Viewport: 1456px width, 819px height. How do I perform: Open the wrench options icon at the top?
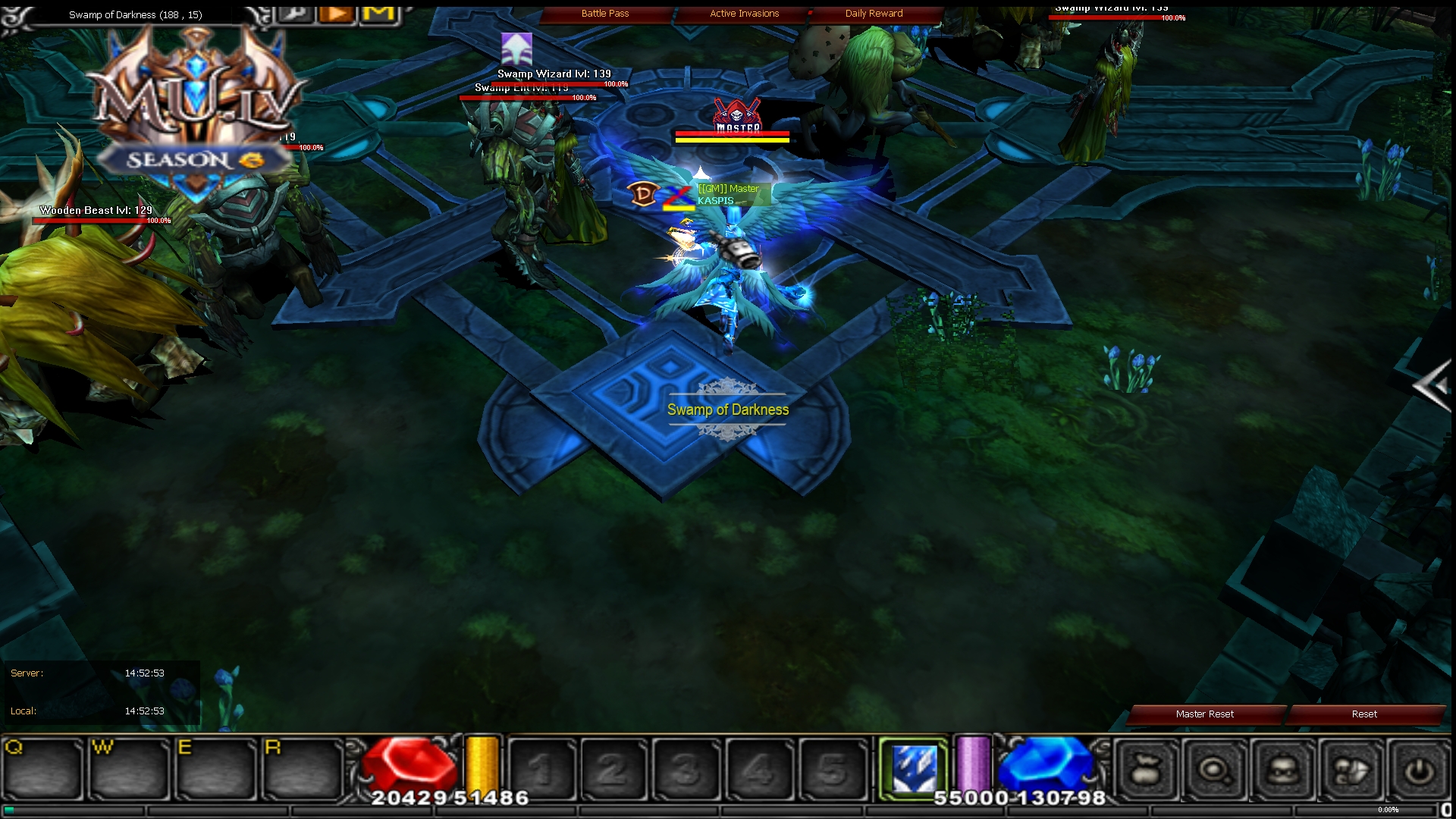tap(296, 13)
